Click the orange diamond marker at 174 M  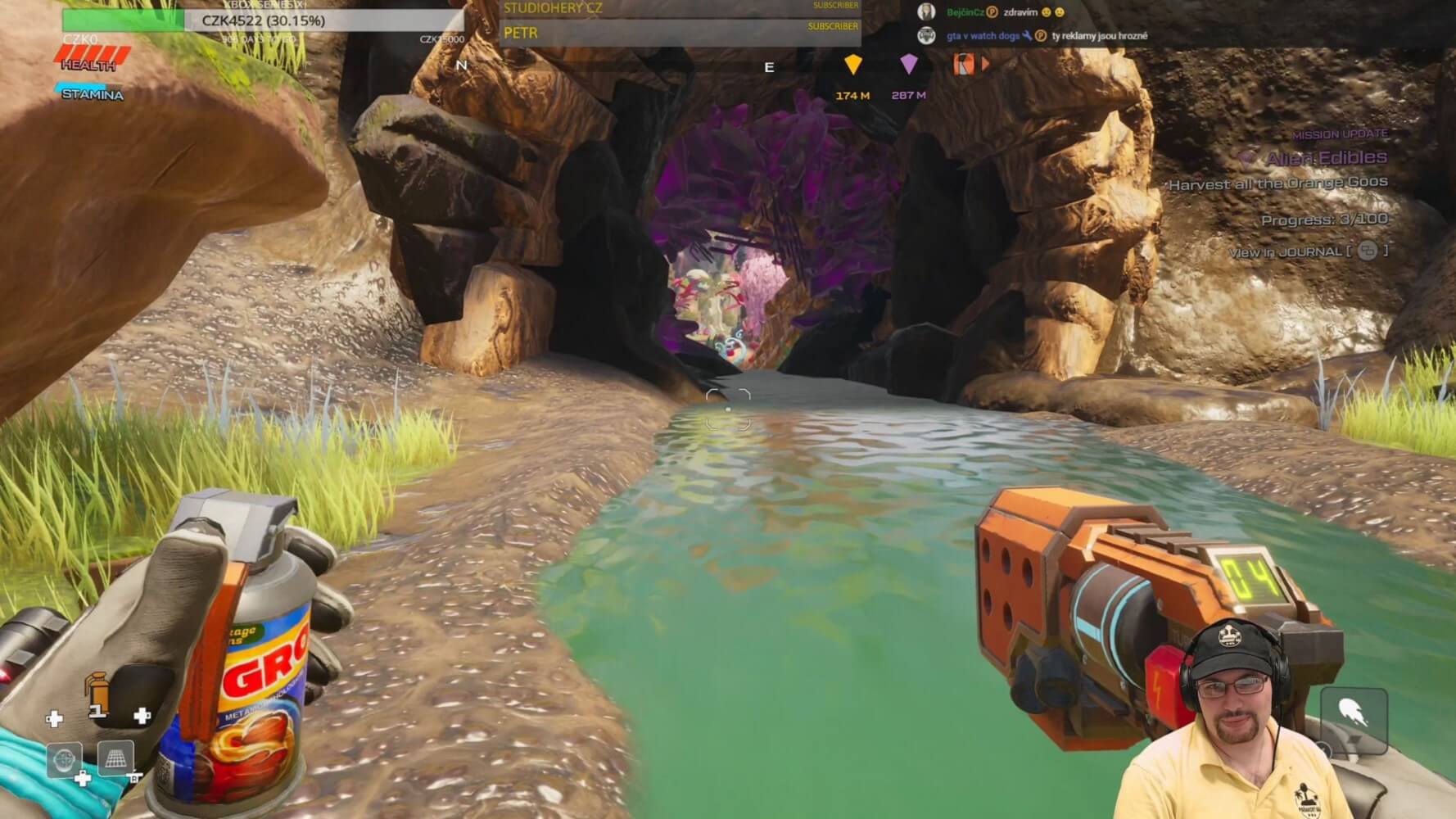pyautogui.click(x=852, y=65)
